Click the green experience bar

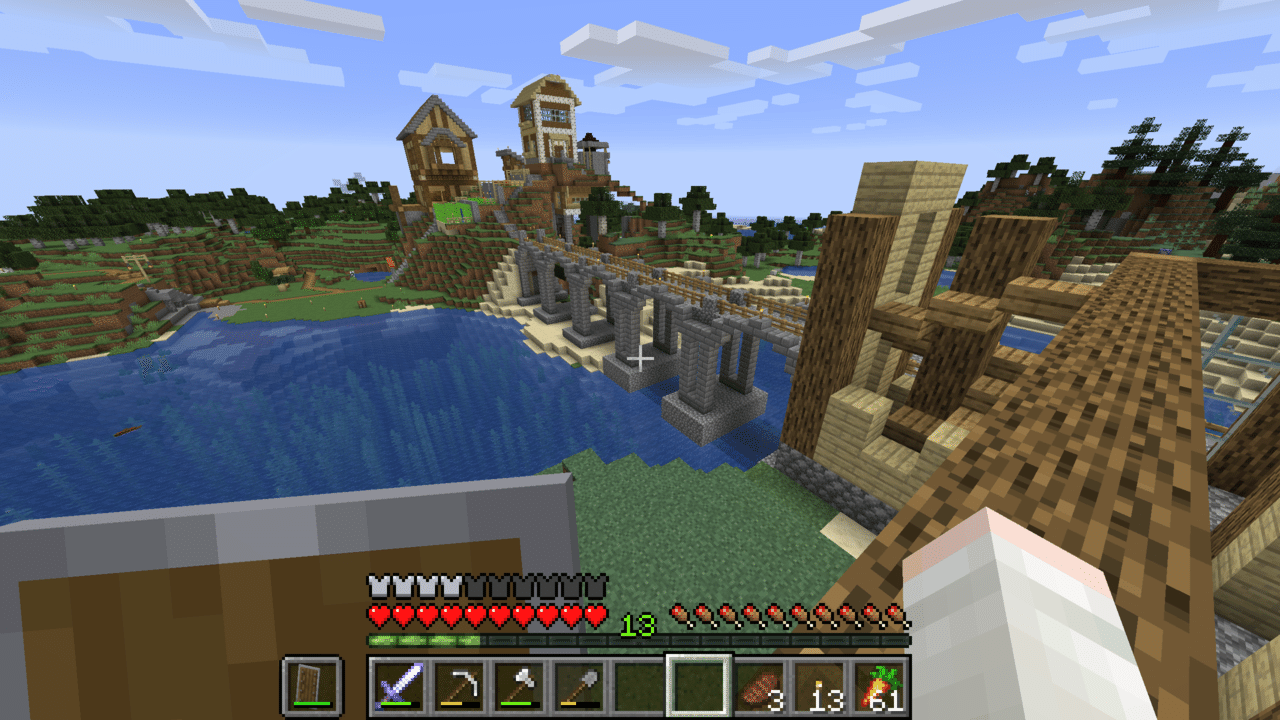click(421, 640)
